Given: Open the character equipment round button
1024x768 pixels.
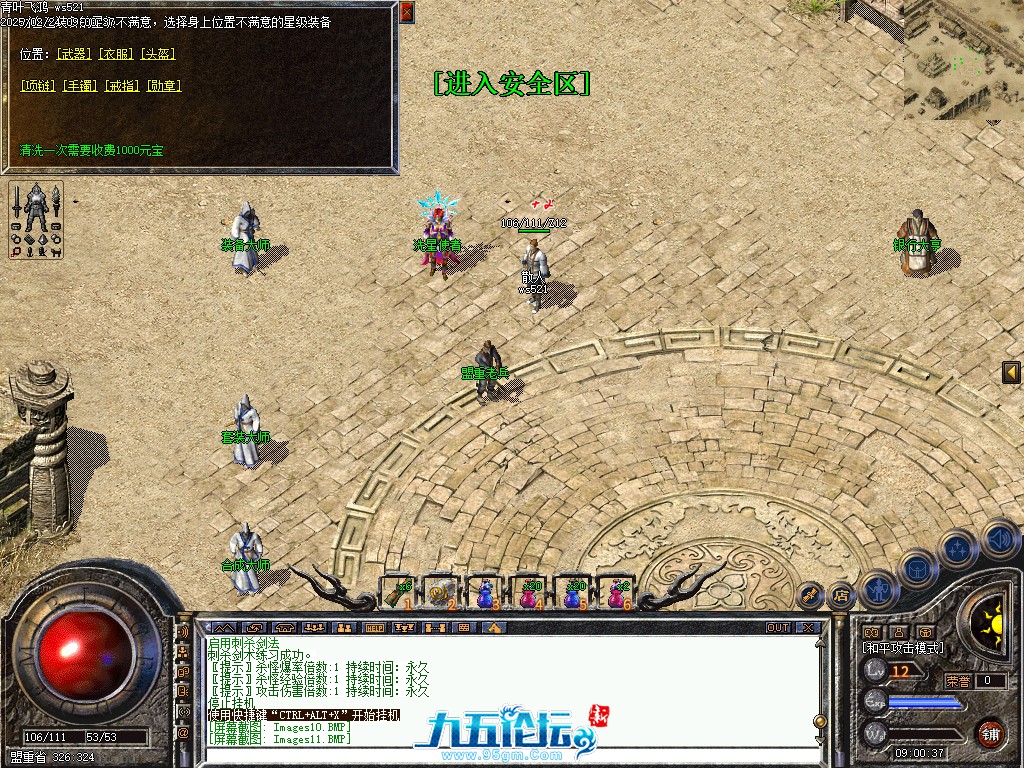Looking at the screenshot, I should (880, 590).
